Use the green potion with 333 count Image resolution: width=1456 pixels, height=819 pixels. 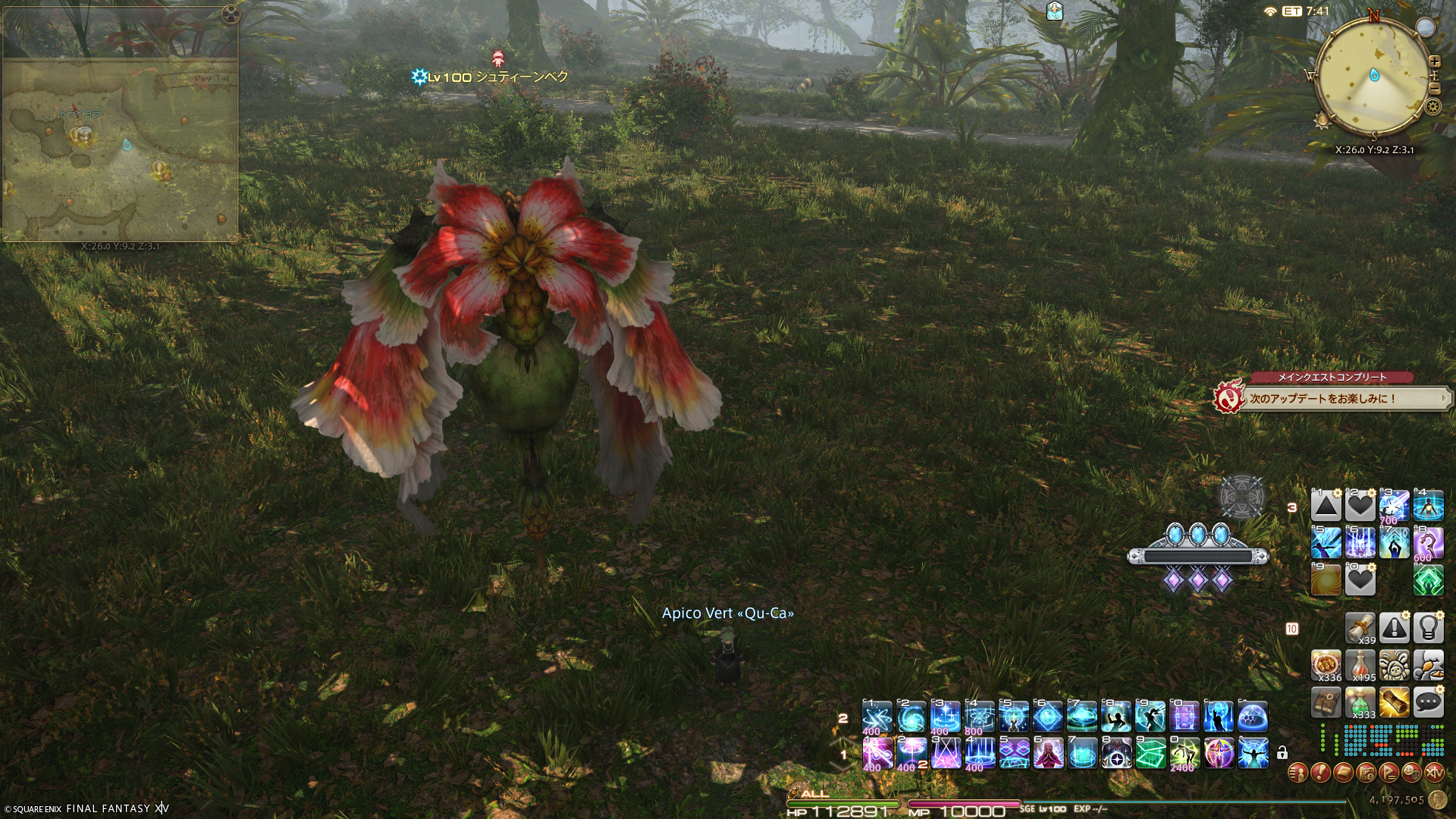(1360, 703)
